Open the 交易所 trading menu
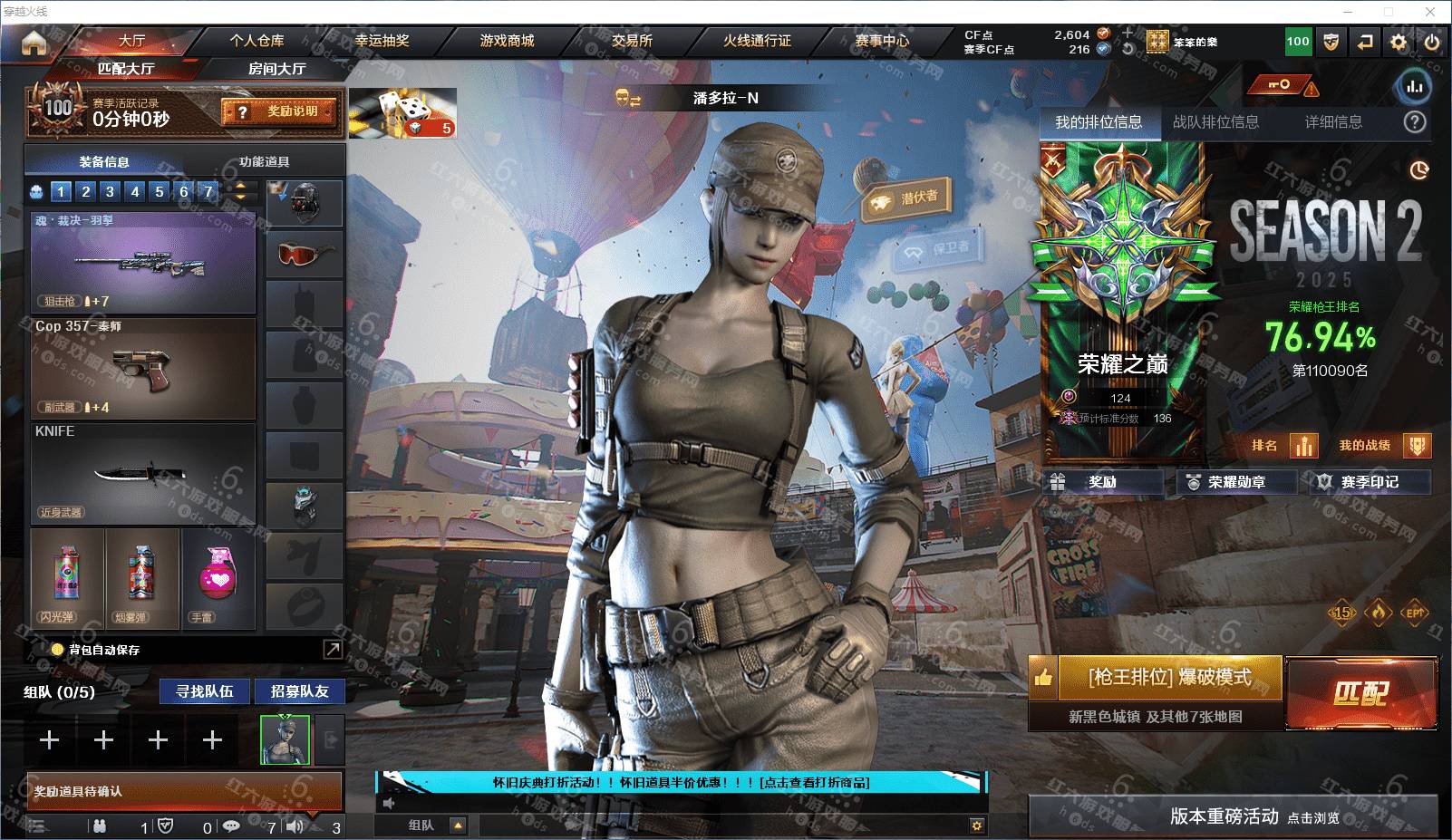This screenshot has width=1452, height=840. 632,41
